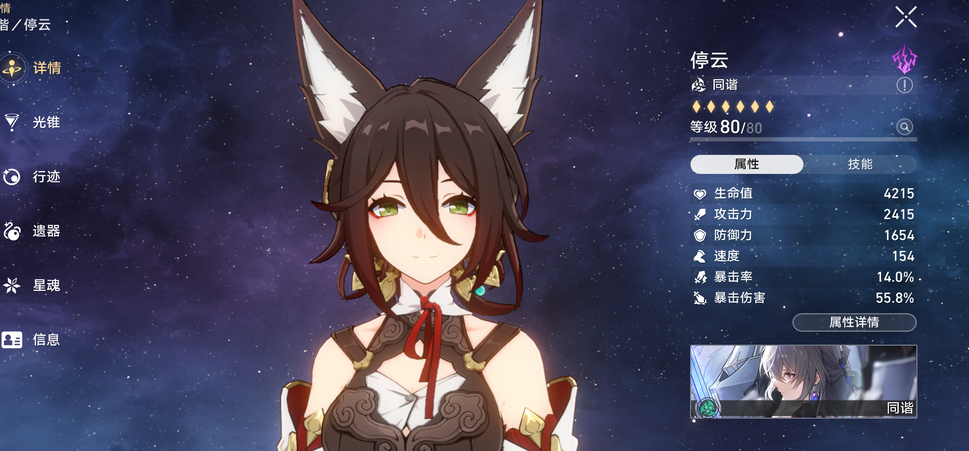The width and height of the screenshot is (969, 451).
Task: Click the 同谐 path info exclamation icon
Action: (x=904, y=86)
